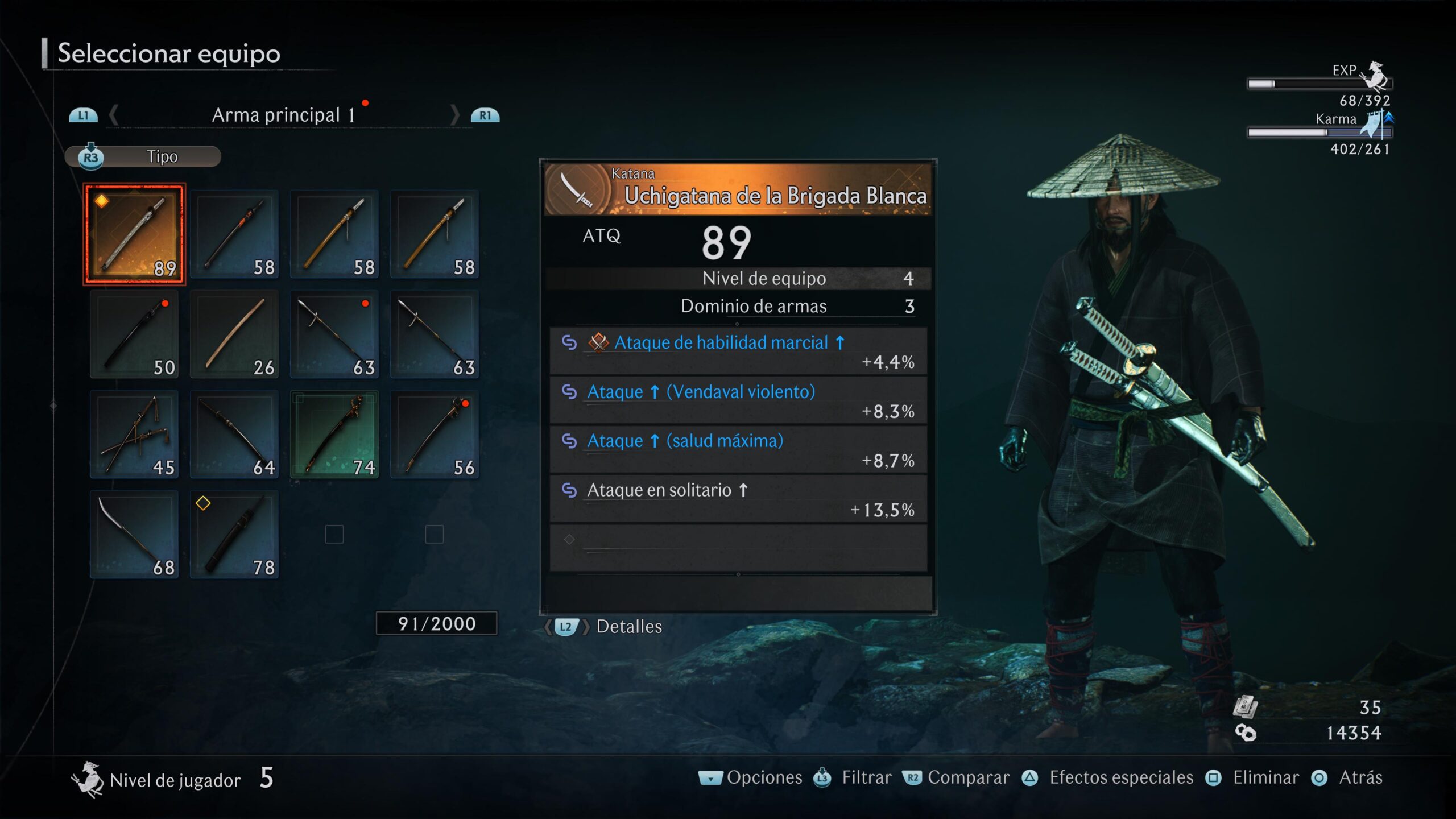This screenshot has width=1456, height=819.
Task: Sort weapons using the Tipo button
Action: pyautogui.click(x=143, y=156)
